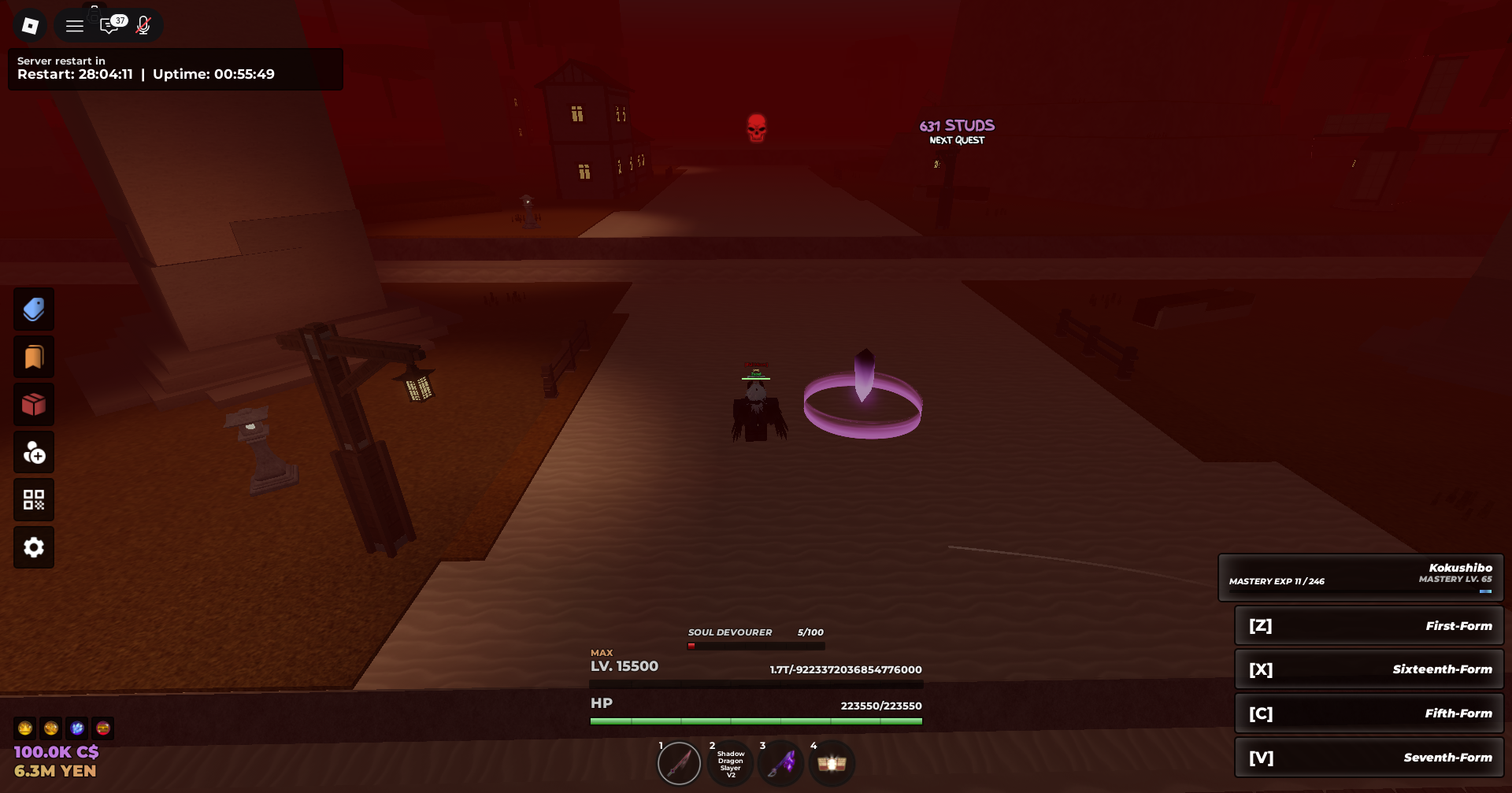Click the blue crystal currency icon

click(77, 728)
